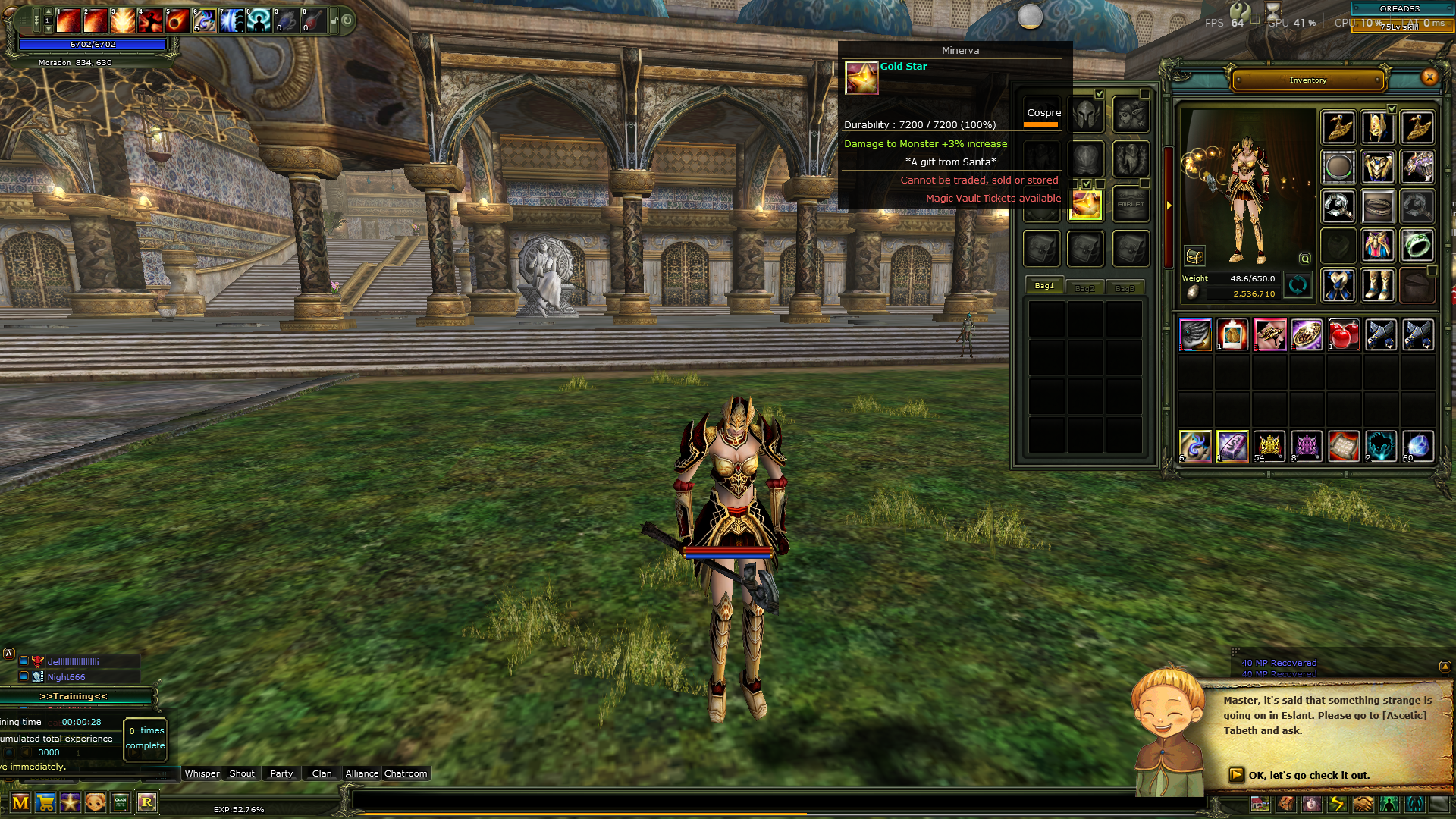This screenshot has width=1456, height=819.
Task: Select the Cospre tab in the item panel
Action: pyautogui.click(x=1043, y=112)
